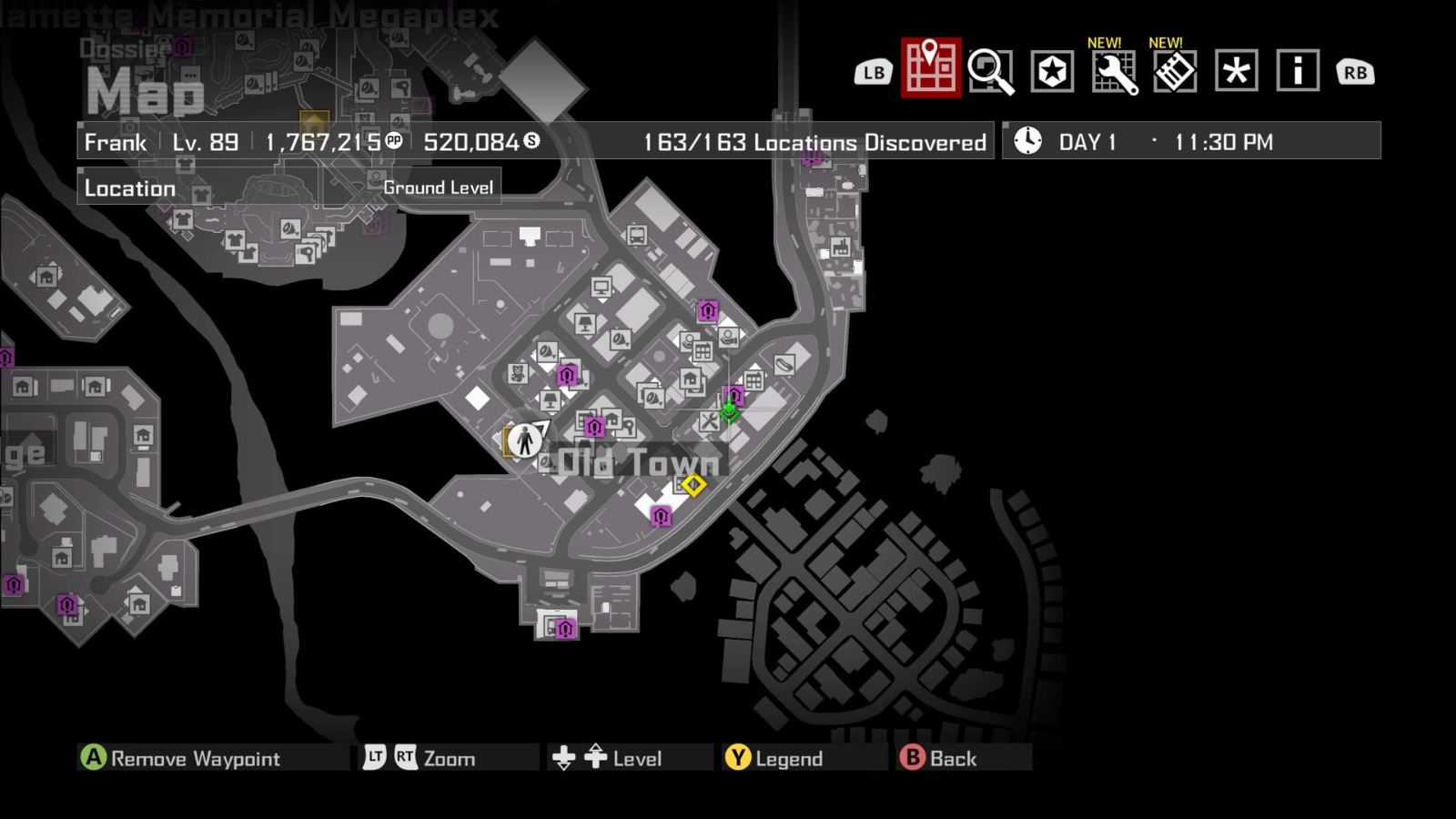The width and height of the screenshot is (1456, 819).
Task: Click the PP badge next to 1,767,215
Action: pos(391,141)
